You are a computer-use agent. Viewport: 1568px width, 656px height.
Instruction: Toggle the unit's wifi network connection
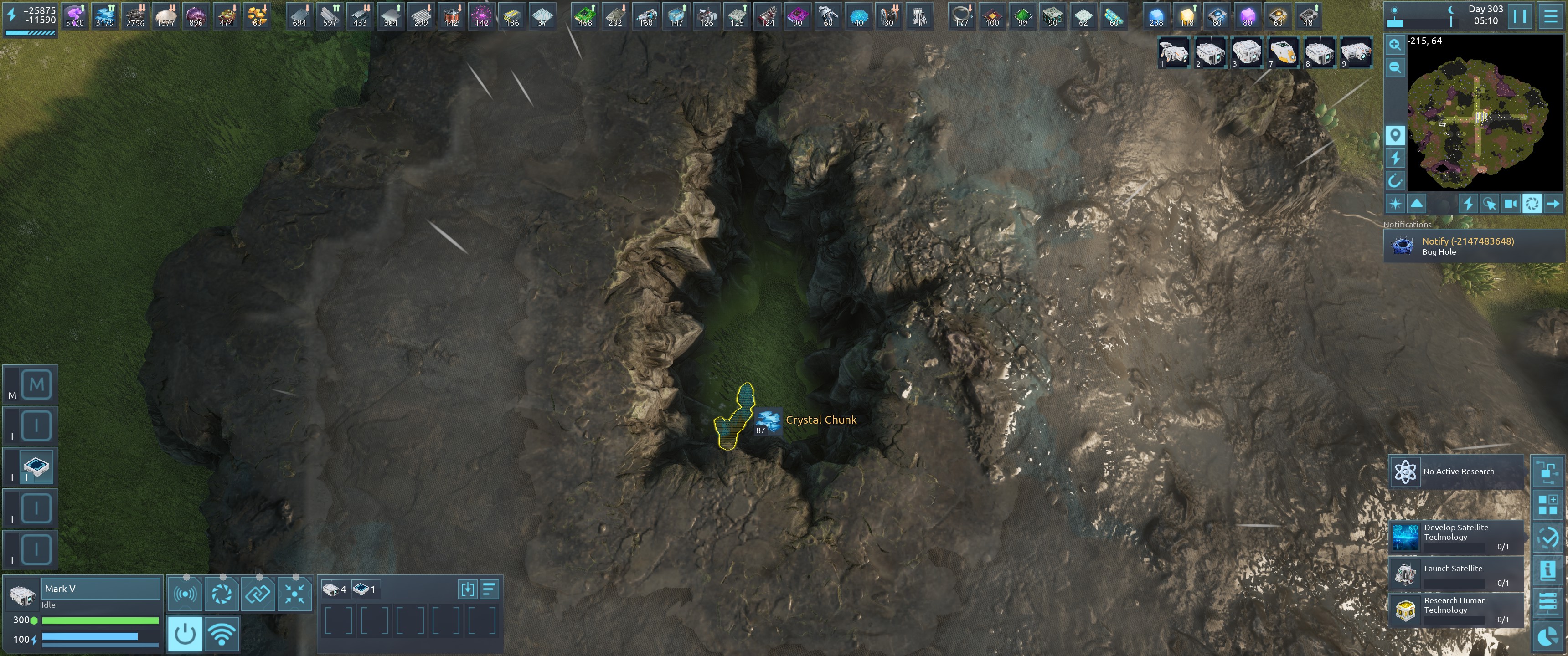(222, 634)
